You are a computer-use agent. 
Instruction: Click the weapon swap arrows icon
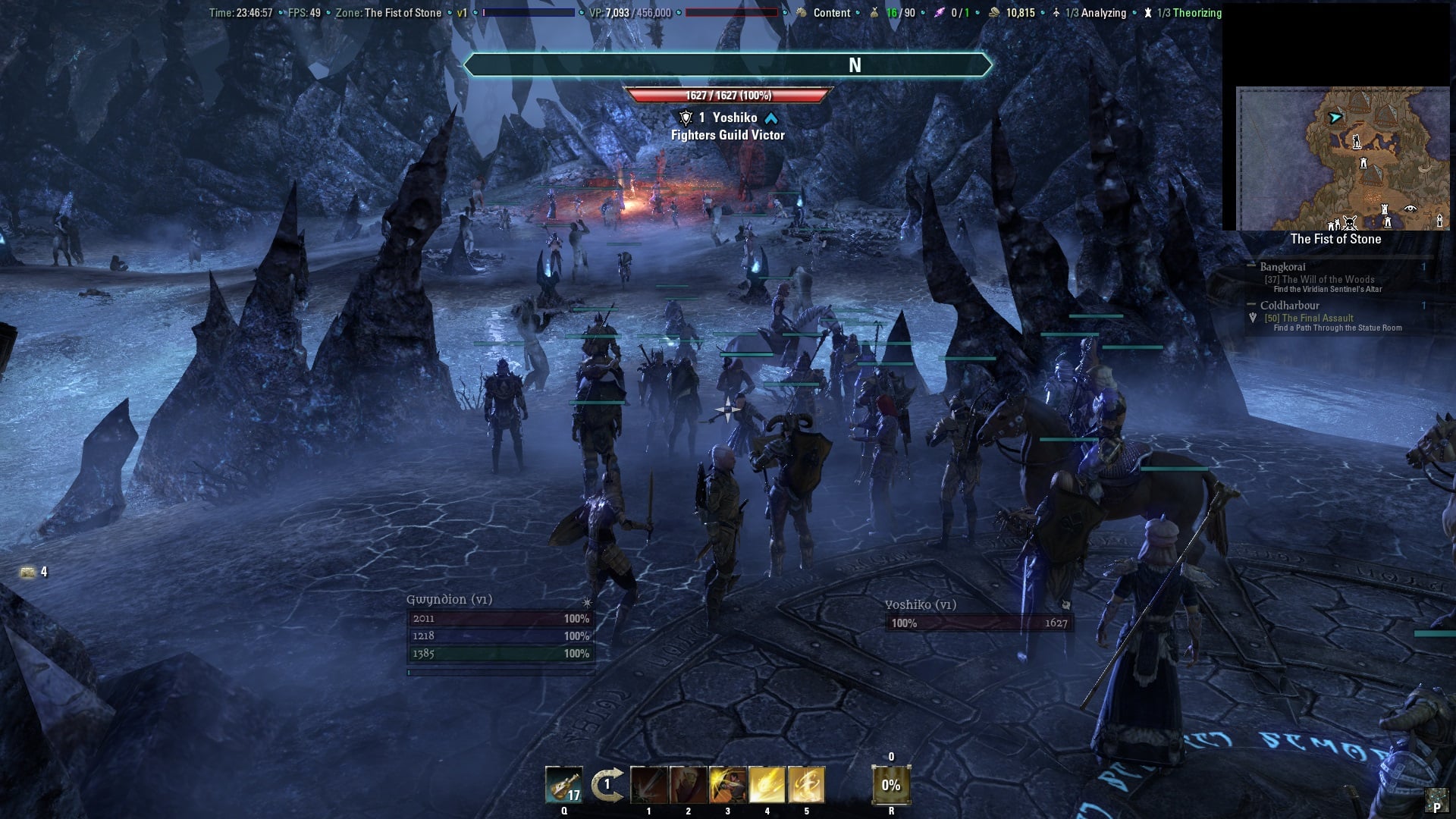[x=607, y=785]
